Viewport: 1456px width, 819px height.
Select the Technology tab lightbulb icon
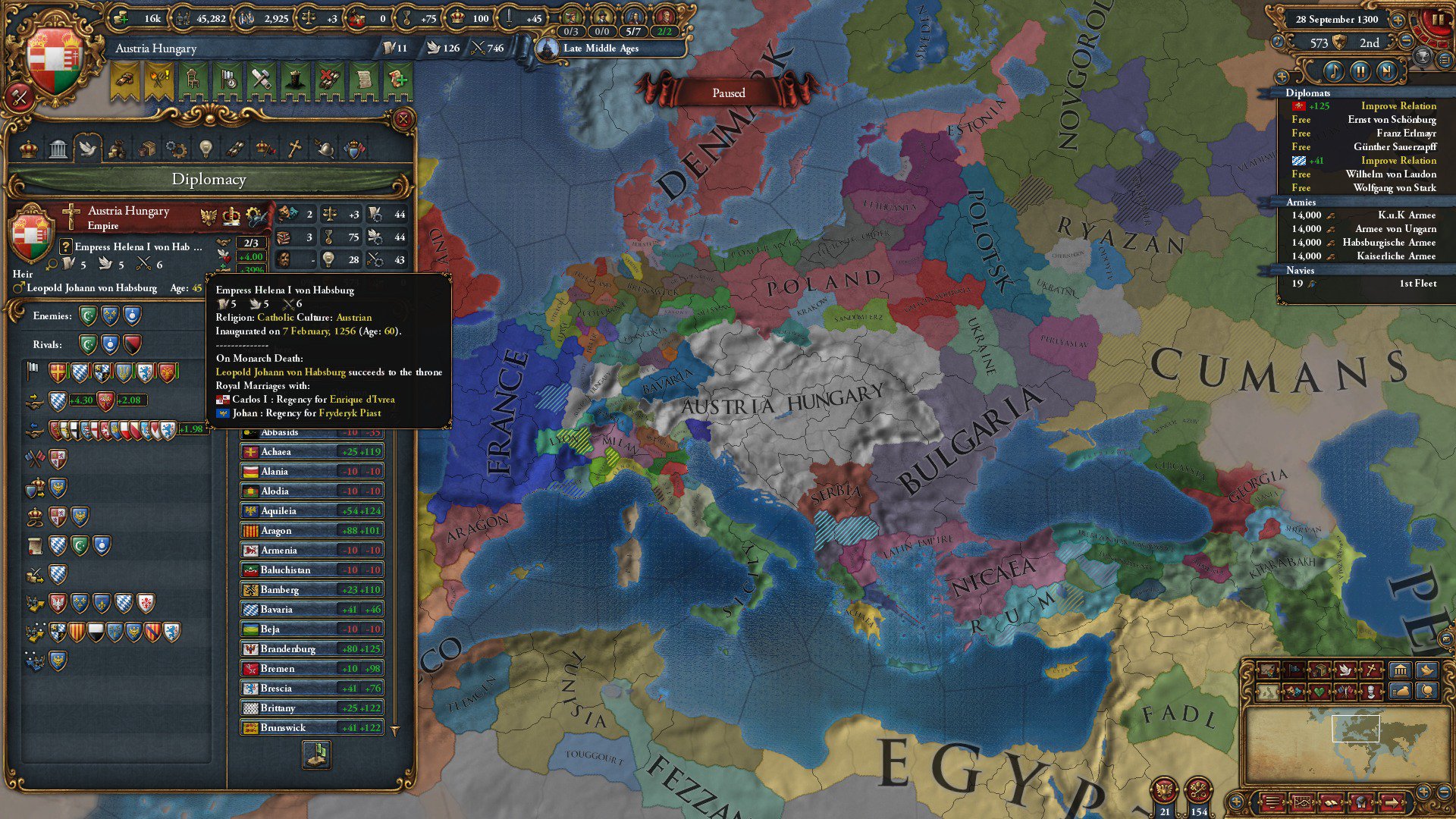pos(205,148)
